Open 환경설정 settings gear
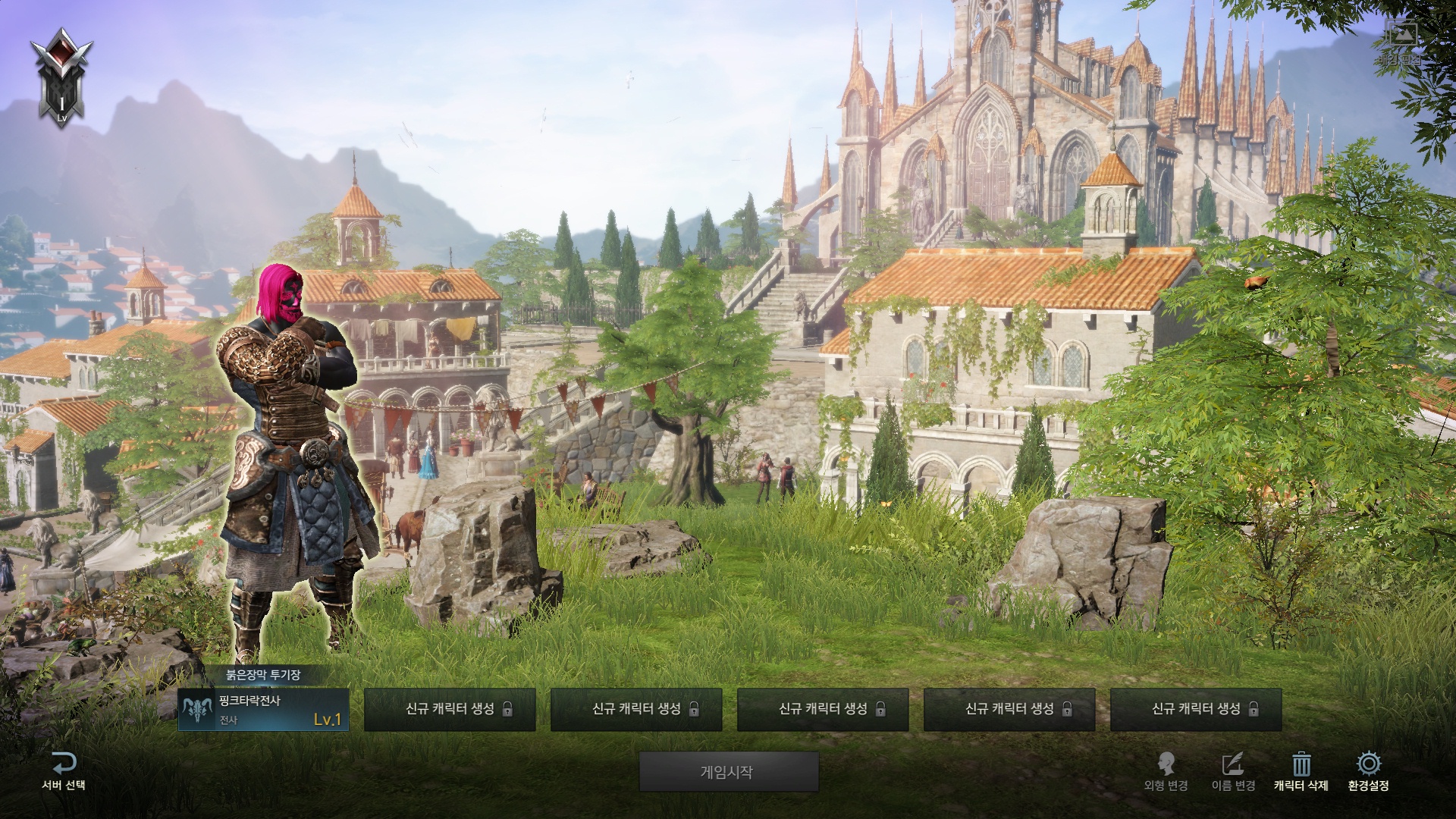 click(x=1368, y=771)
